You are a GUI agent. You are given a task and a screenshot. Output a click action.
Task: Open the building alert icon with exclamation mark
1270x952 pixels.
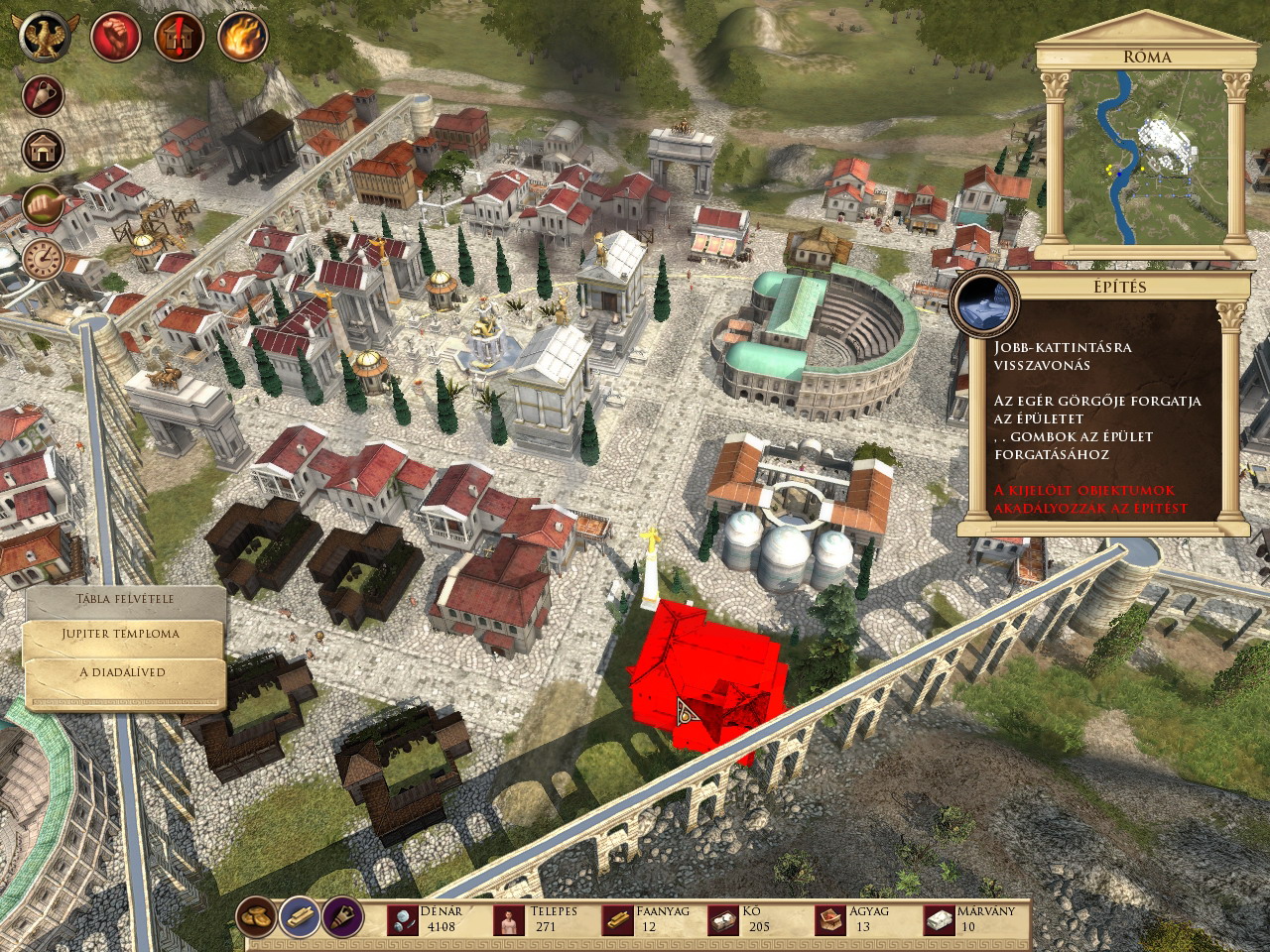tap(179, 38)
